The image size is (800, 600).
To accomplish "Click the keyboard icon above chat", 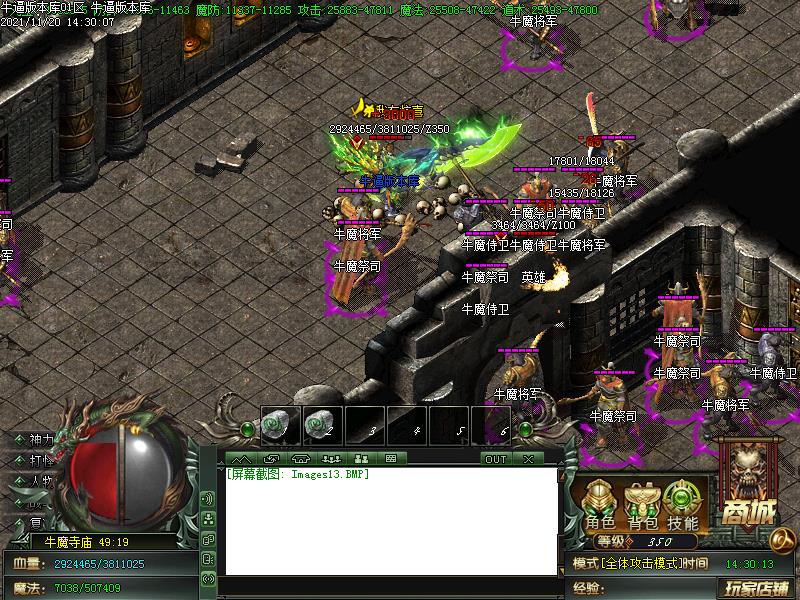I will coord(390,459).
